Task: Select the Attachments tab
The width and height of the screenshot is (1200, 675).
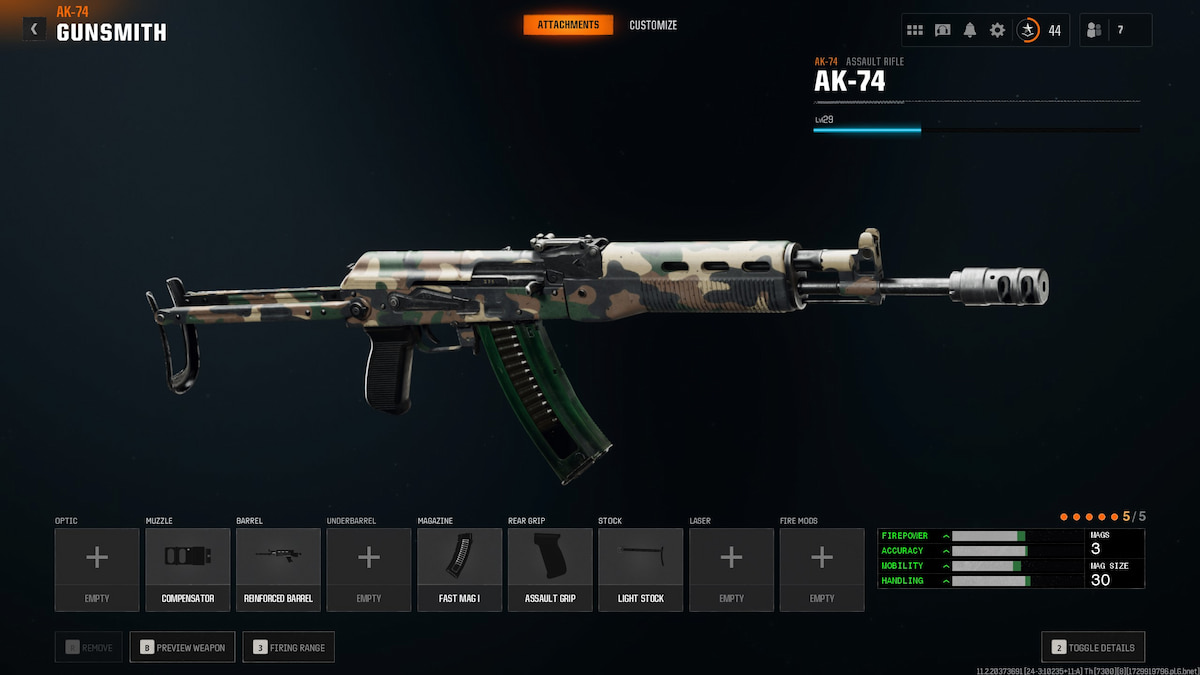Action: [x=568, y=25]
